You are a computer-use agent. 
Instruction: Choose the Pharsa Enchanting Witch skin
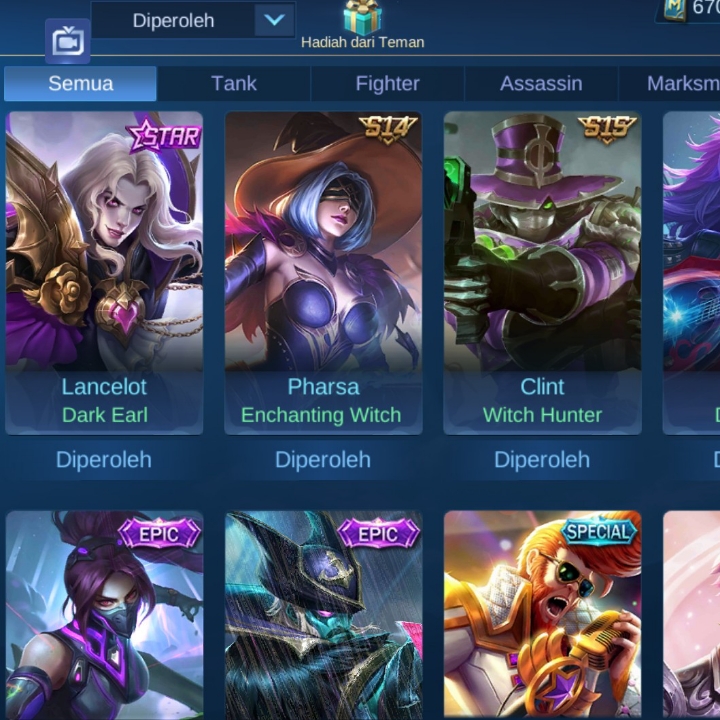click(323, 272)
